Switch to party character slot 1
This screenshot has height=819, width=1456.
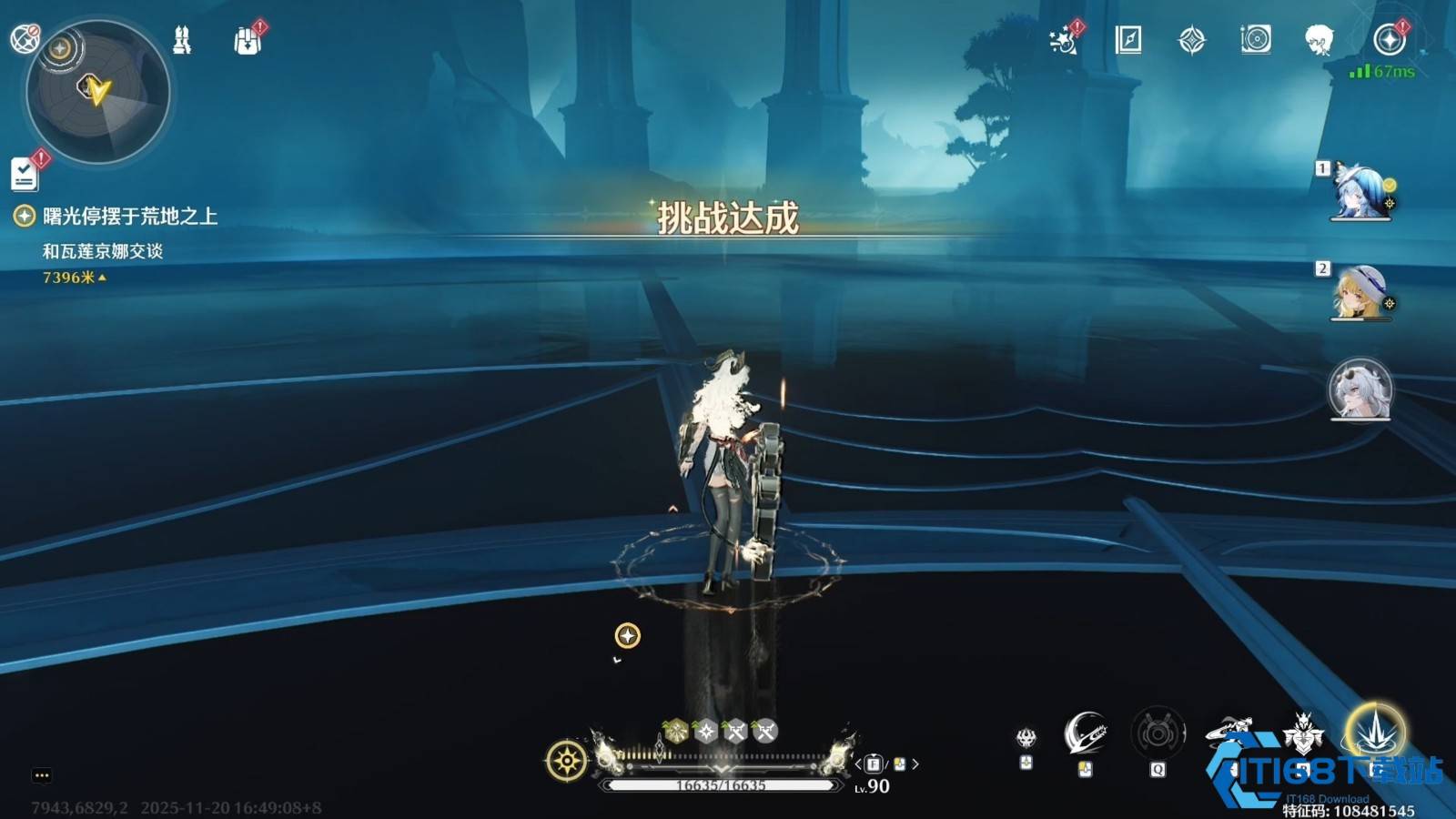click(1360, 192)
